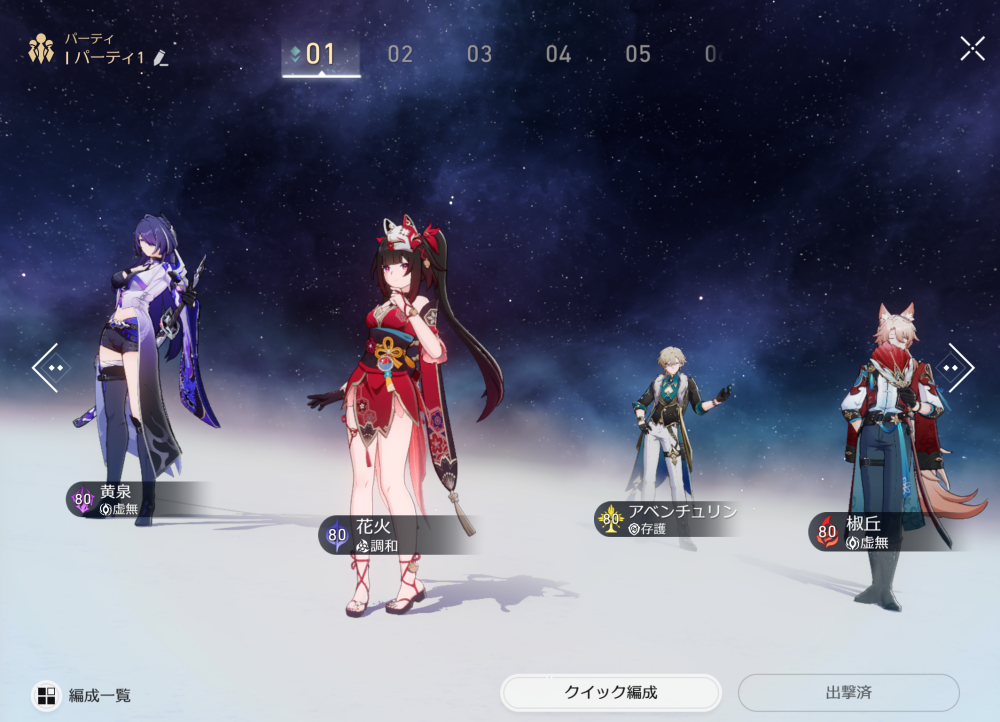Open the クイック編成 quick team setup
The height and width of the screenshot is (722, 1000).
[x=611, y=692]
